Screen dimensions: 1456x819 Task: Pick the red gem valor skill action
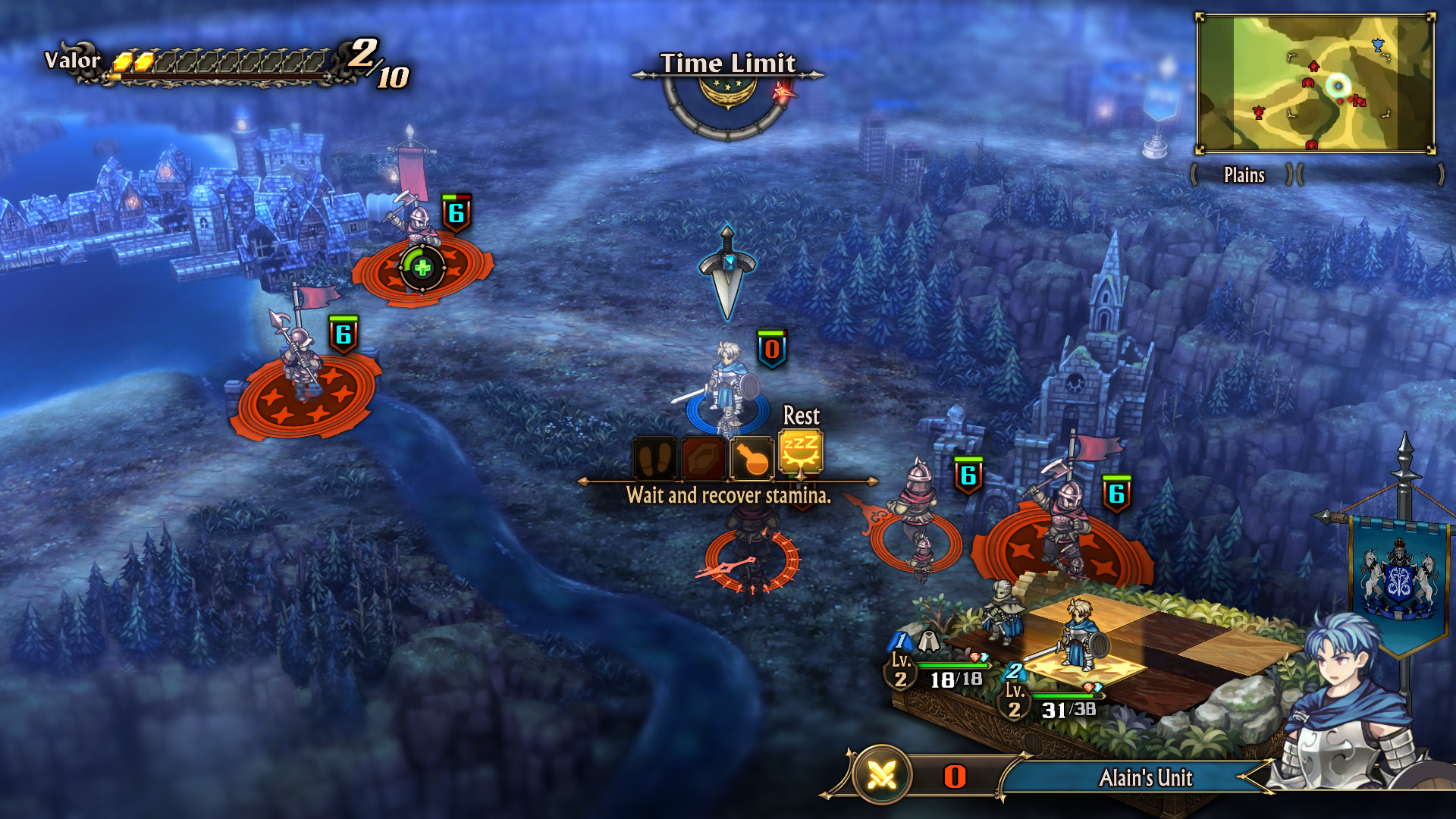tap(704, 458)
